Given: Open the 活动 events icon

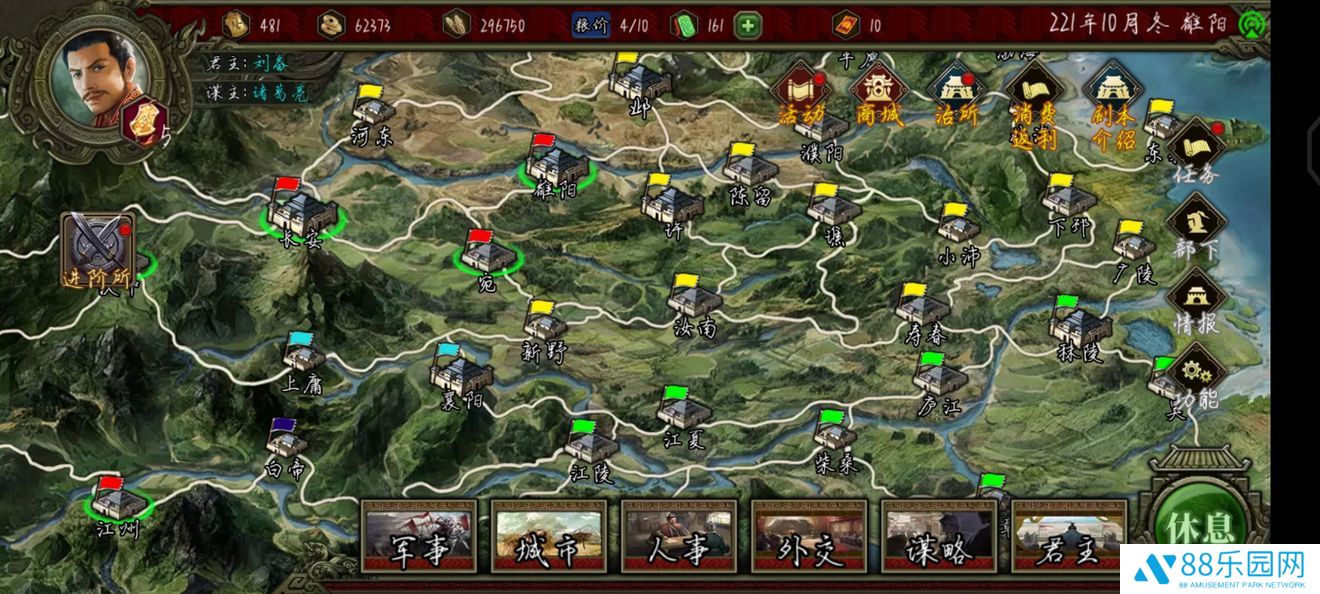Looking at the screenshot, I should (x=803, y=95).
